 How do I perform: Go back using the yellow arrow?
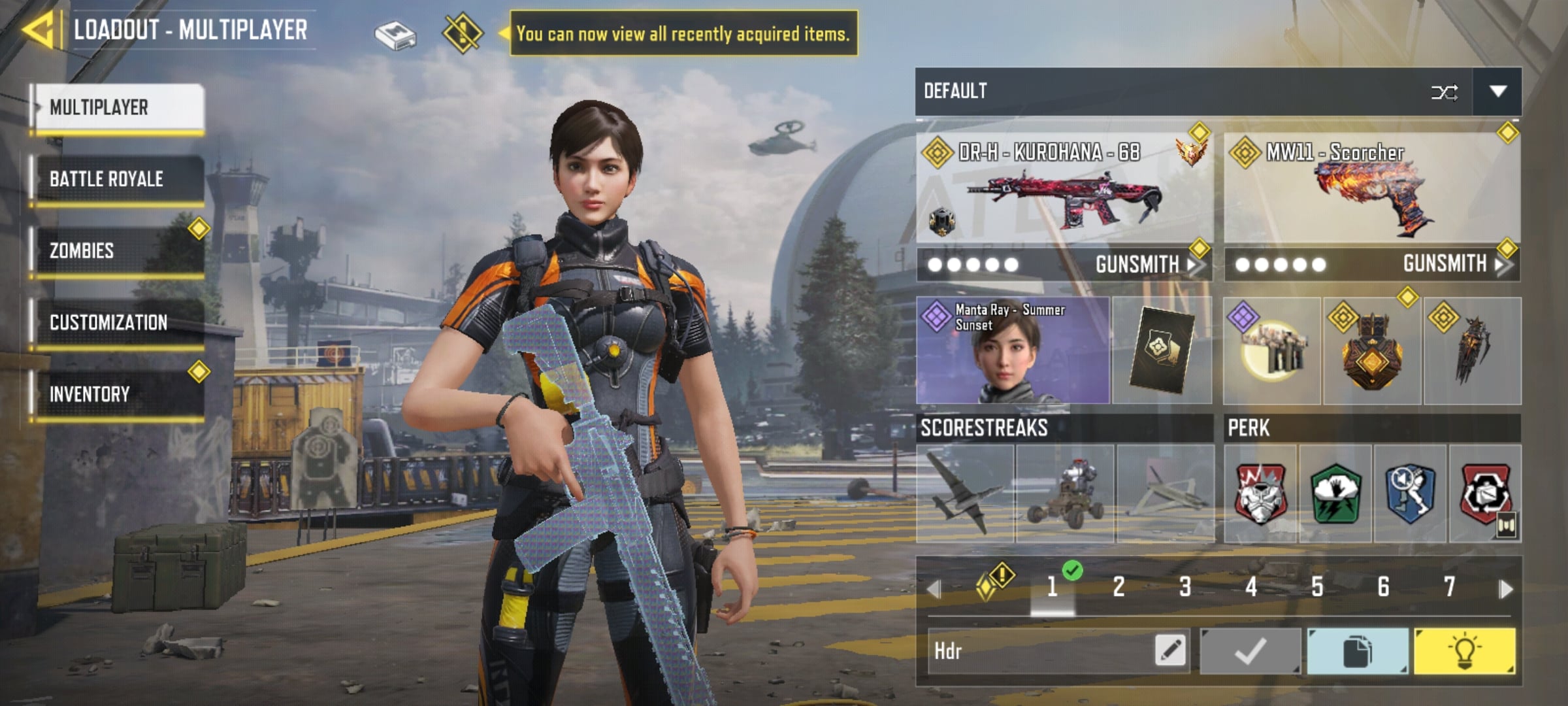(38, 30)
